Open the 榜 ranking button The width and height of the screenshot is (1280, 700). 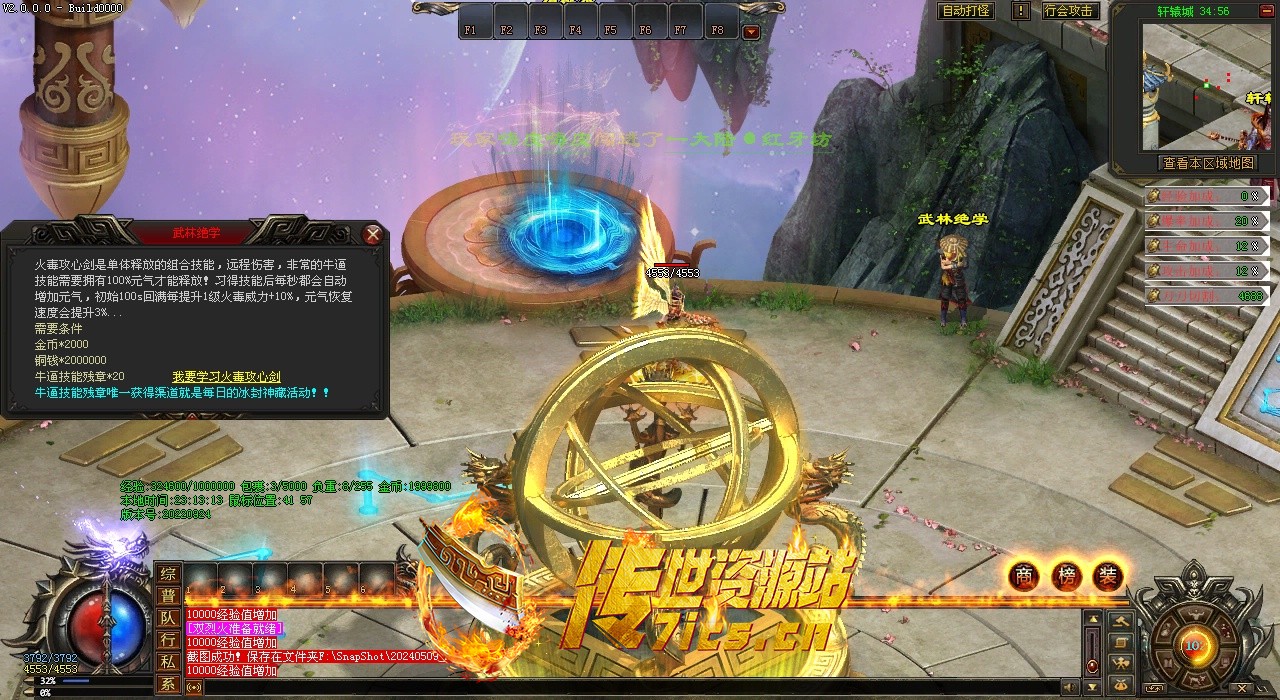pos(1067,576)
